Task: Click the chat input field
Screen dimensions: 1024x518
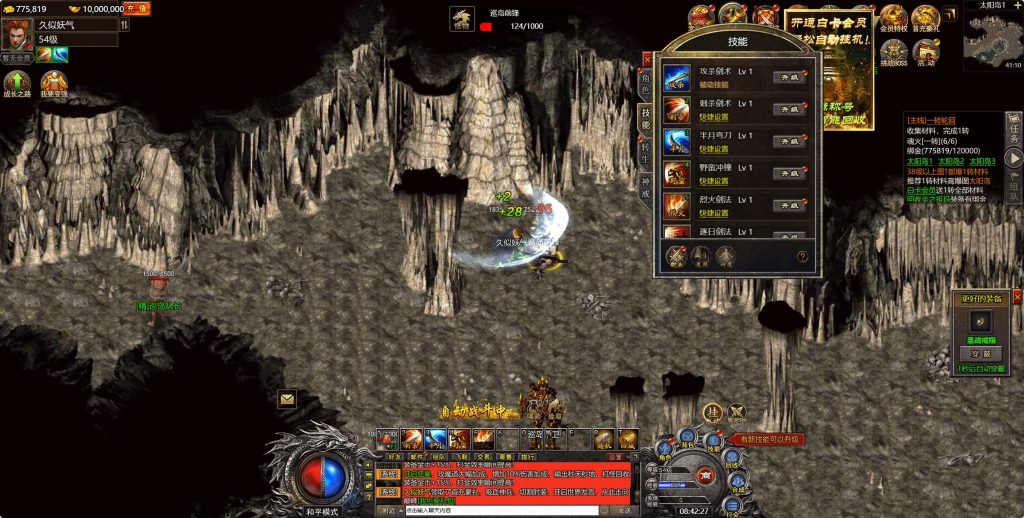Action: 500,510
